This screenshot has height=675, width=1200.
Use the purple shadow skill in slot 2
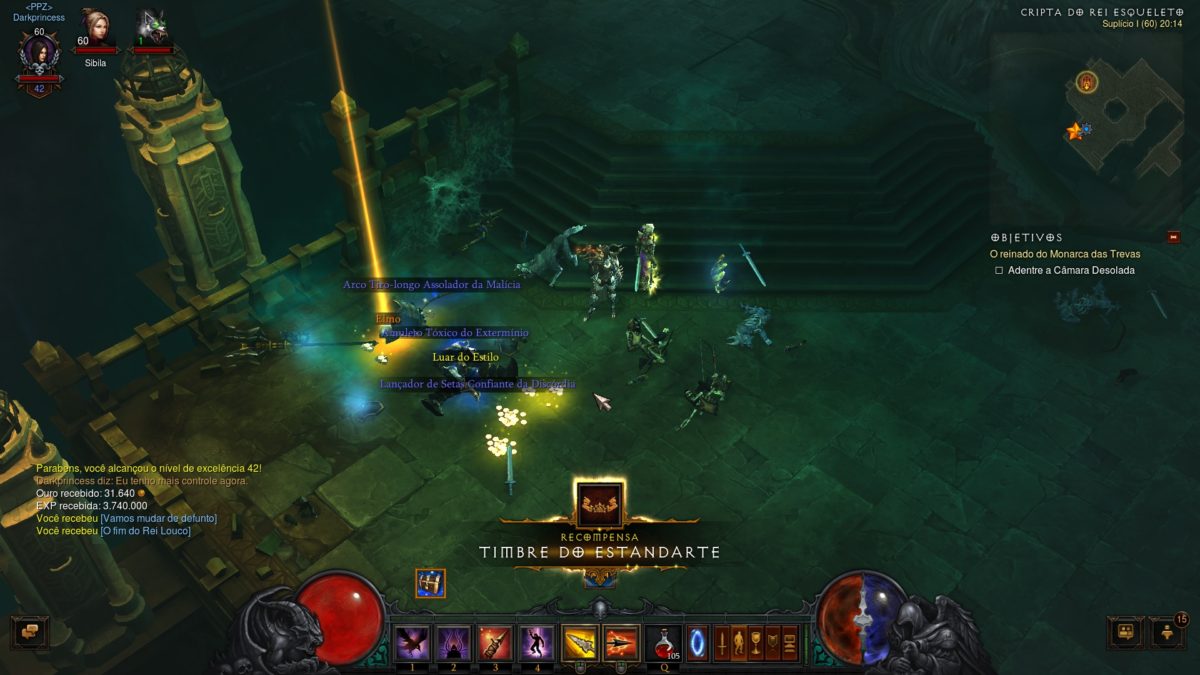[453, 642]
